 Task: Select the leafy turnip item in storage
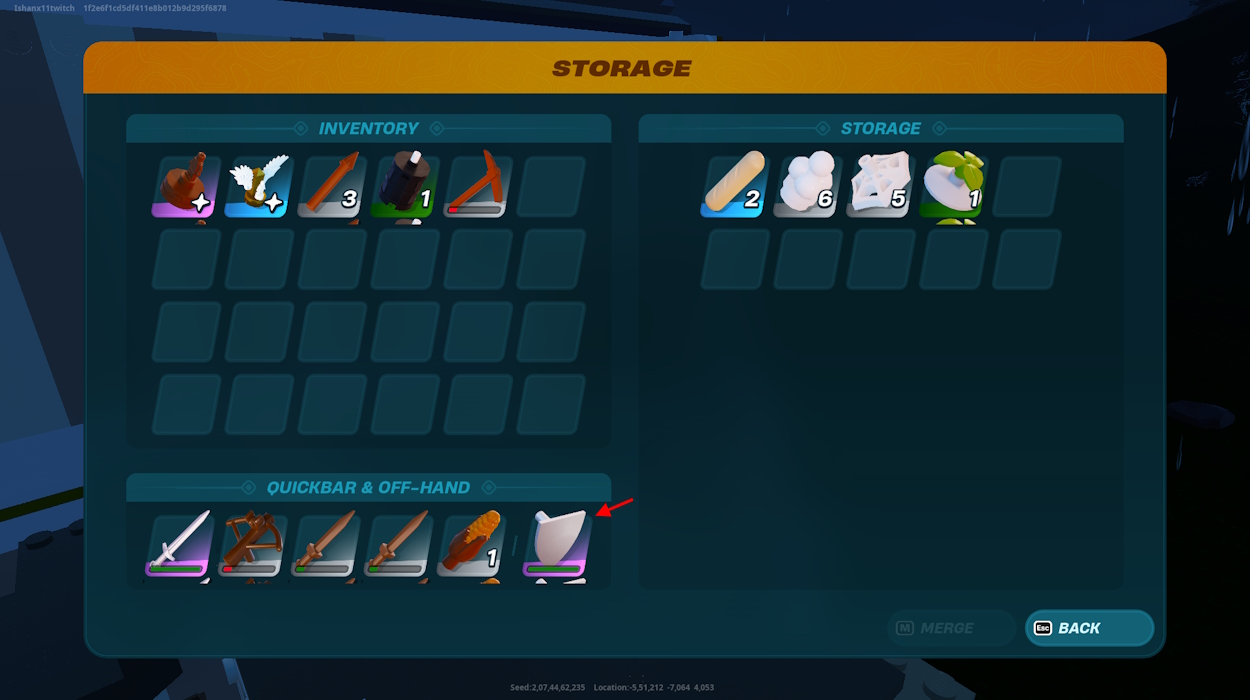point(954,186)
